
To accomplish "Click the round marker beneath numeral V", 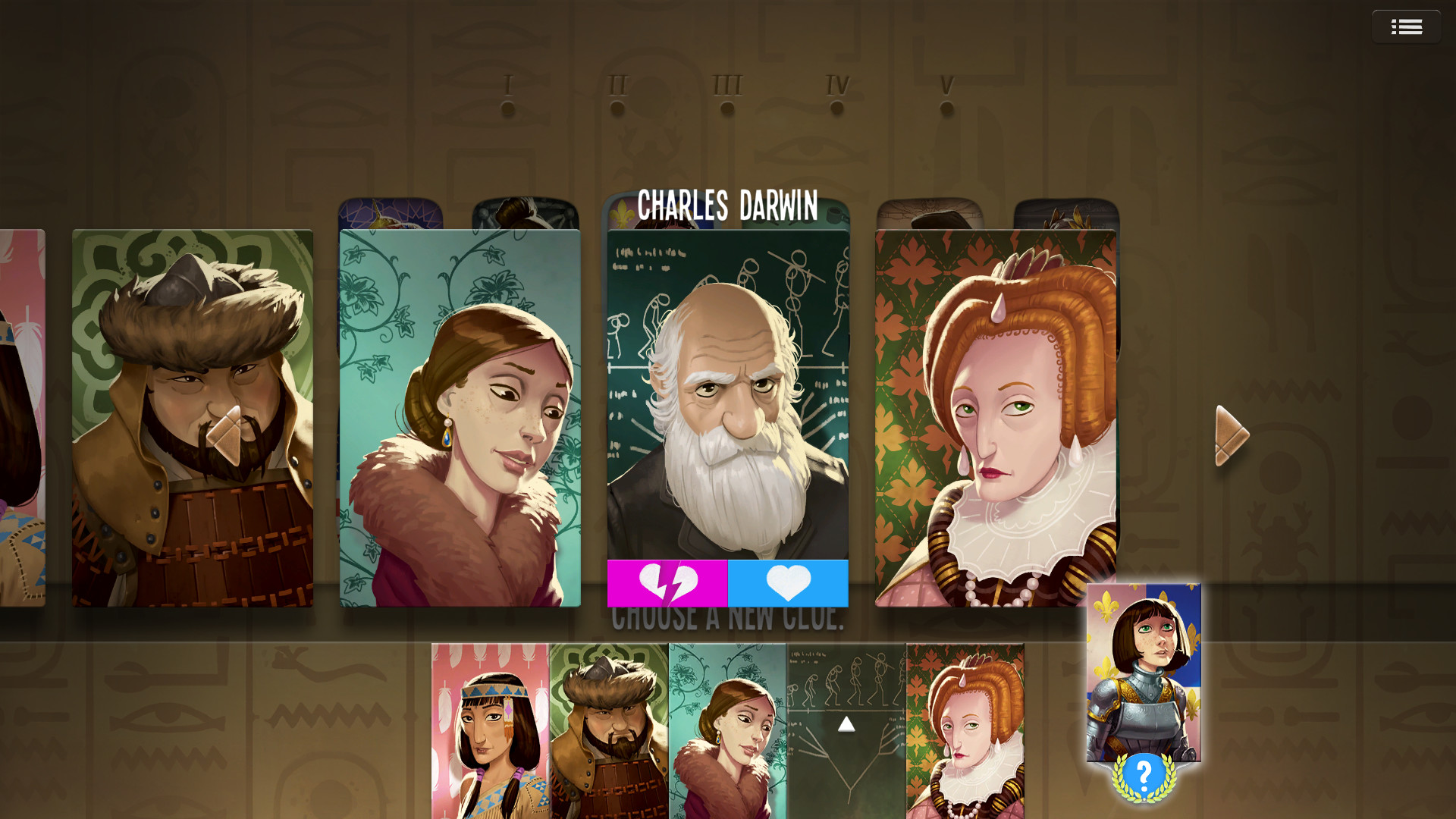I will click(945, 107).
